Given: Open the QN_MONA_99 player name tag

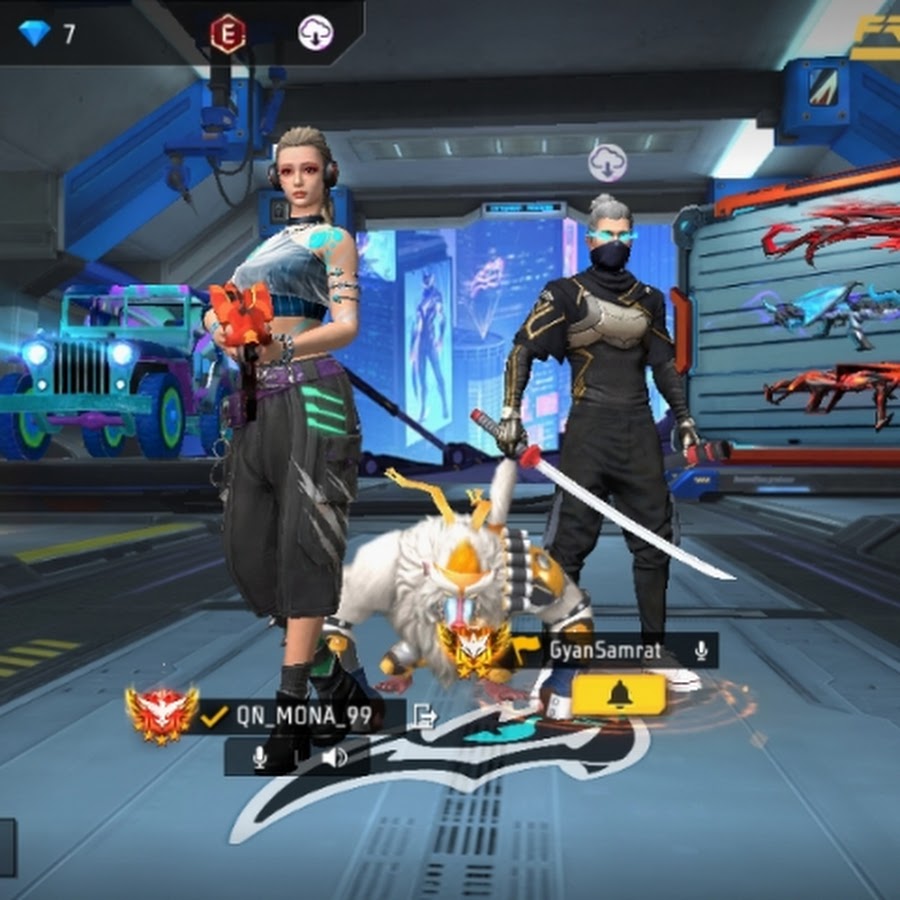Looking at the screenshot, I should [302, 715].
